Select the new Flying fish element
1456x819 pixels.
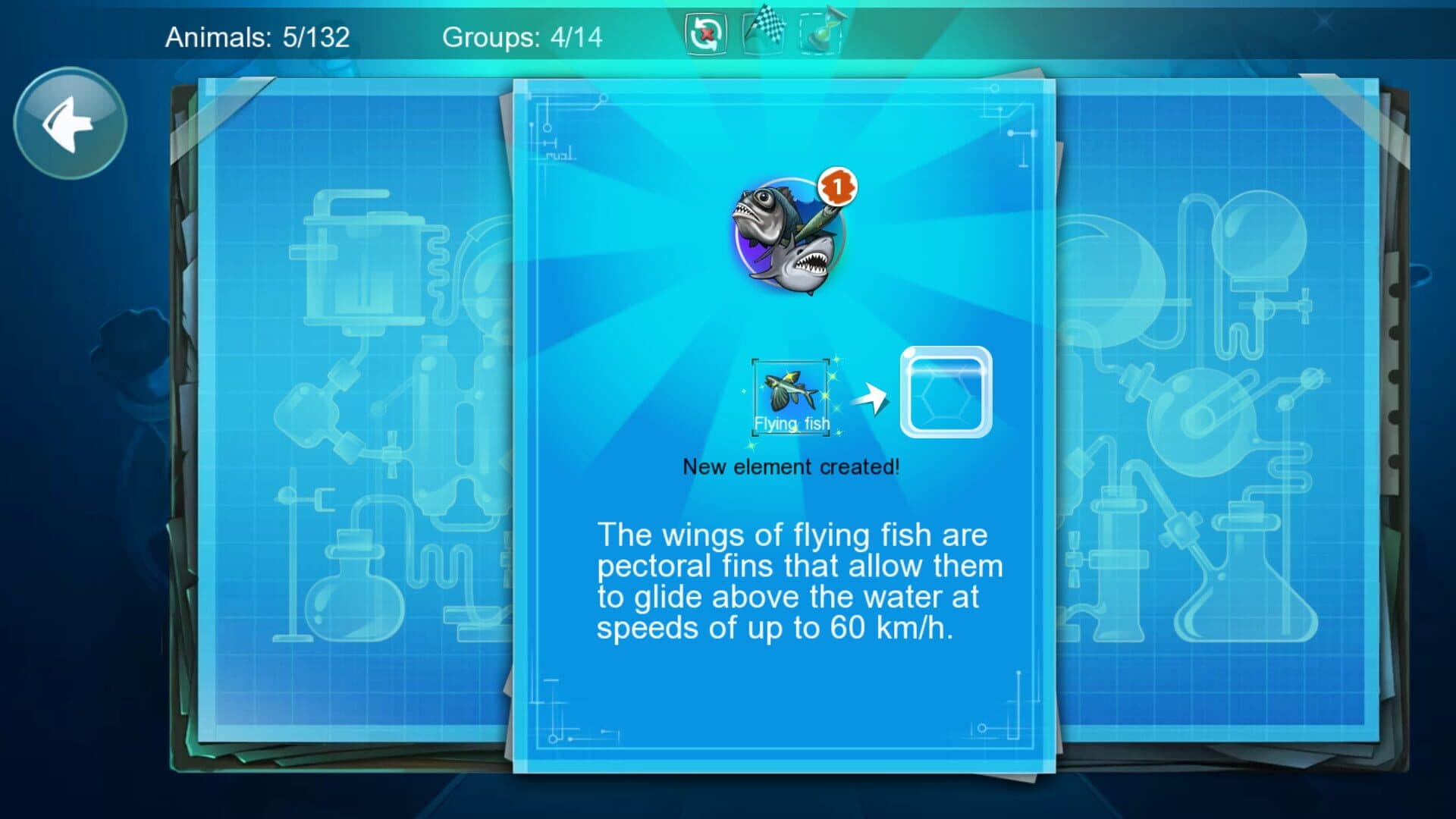click(x=791, y=397)
